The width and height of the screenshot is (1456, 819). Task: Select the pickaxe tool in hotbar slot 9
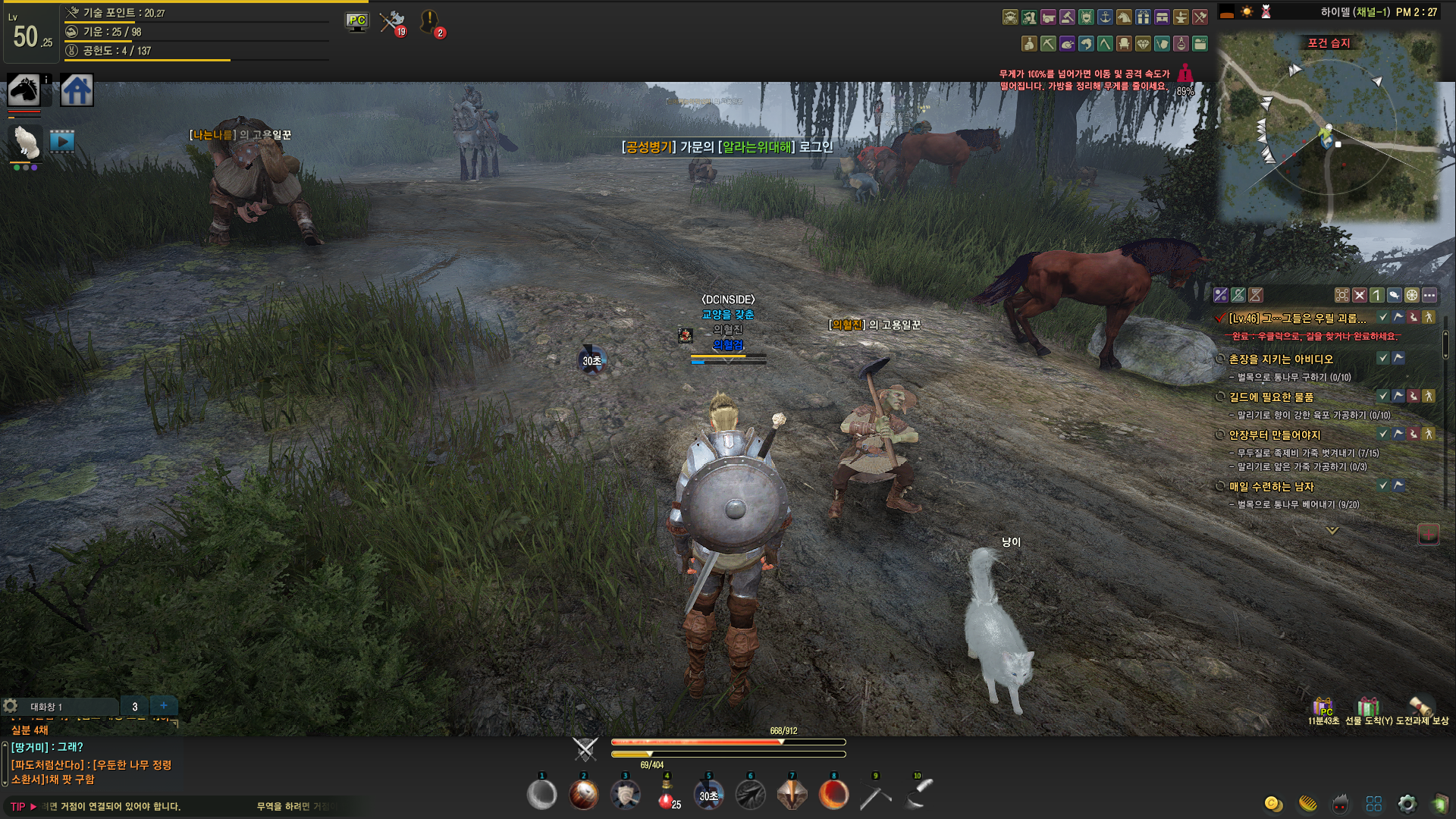875,795
